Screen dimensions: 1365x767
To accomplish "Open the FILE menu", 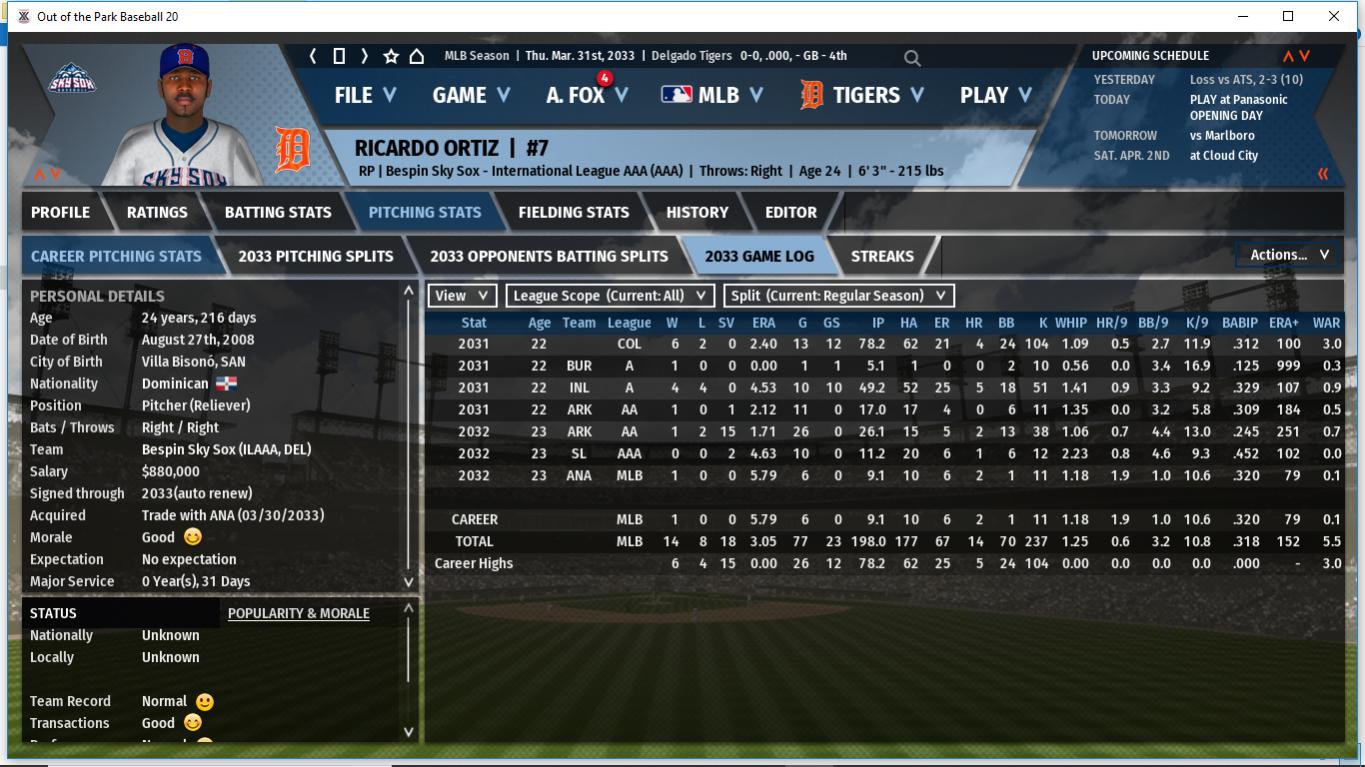I will point(364,95).
